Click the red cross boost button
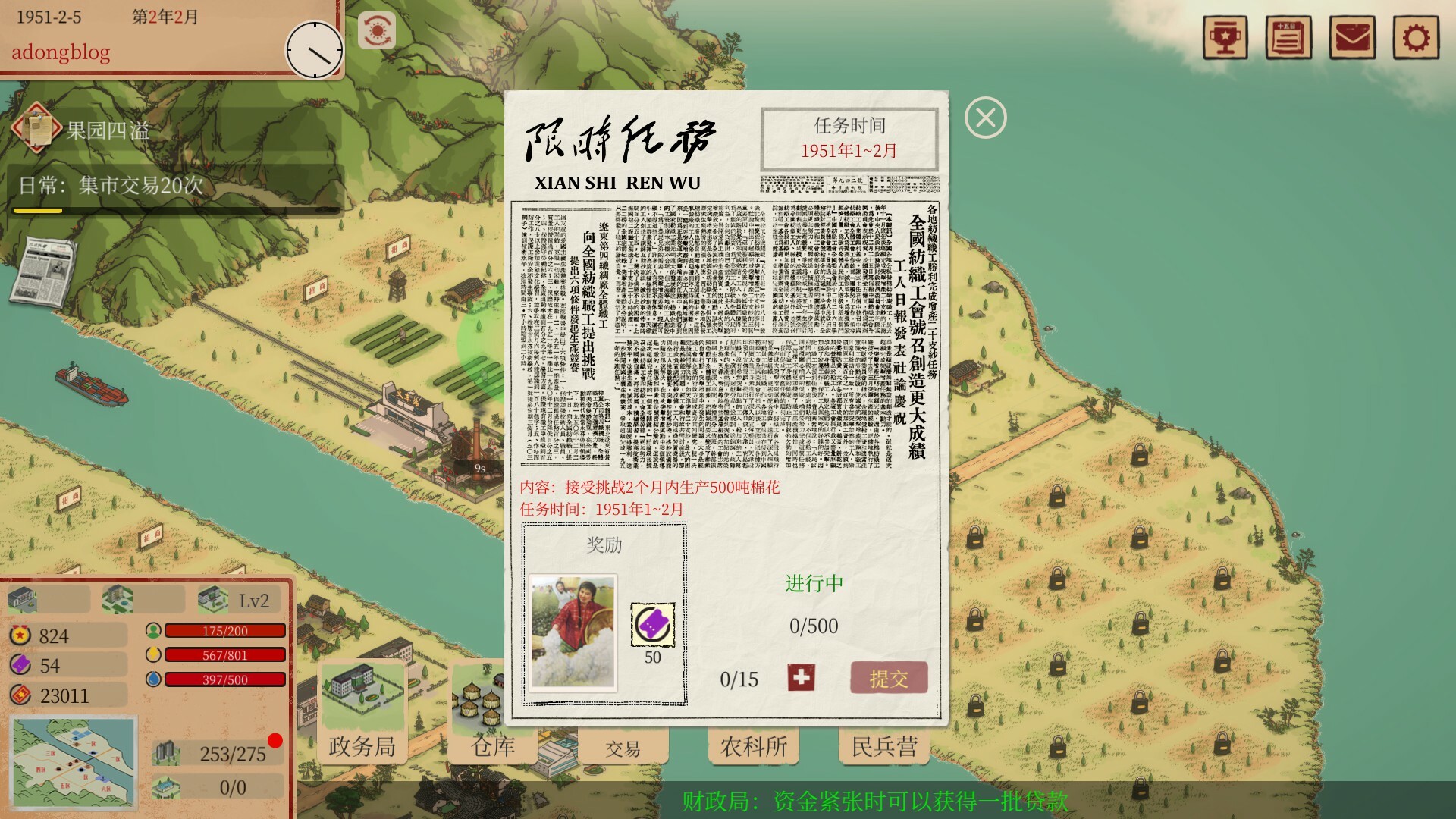1456x819 pixels. click(x=803, y=678)
